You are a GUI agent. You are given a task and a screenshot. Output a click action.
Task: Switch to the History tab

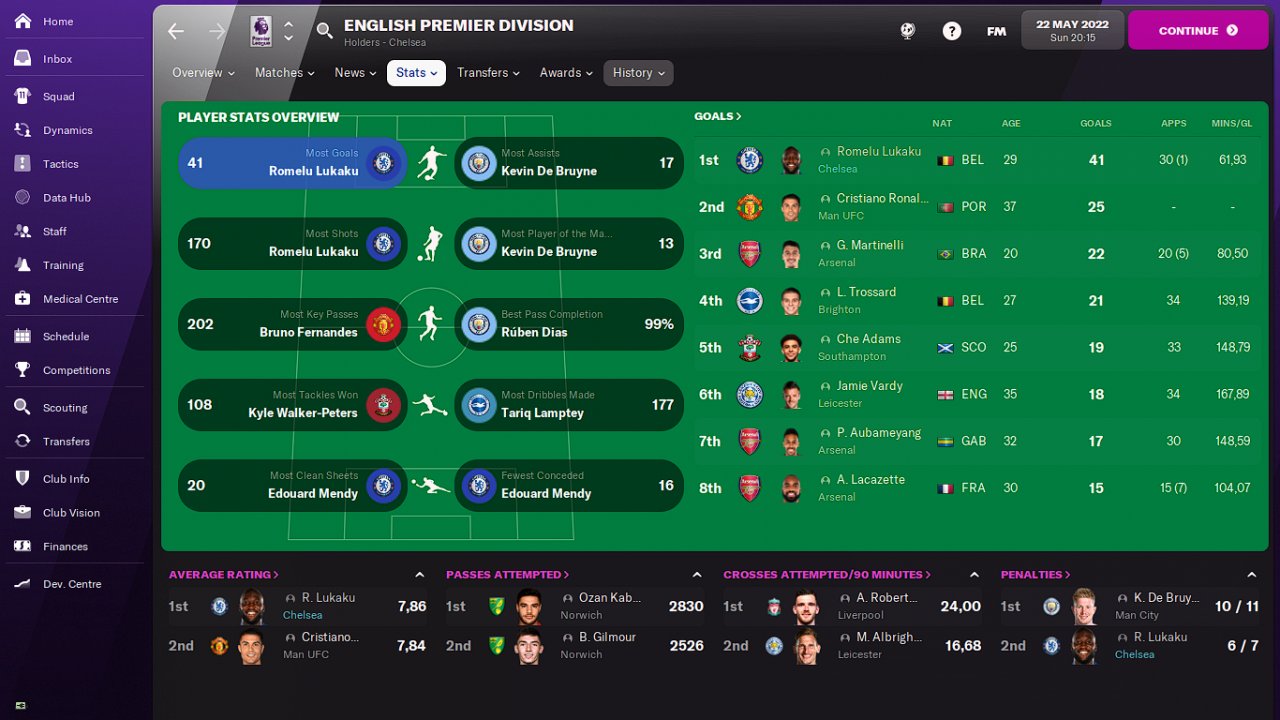coord(638,73)
